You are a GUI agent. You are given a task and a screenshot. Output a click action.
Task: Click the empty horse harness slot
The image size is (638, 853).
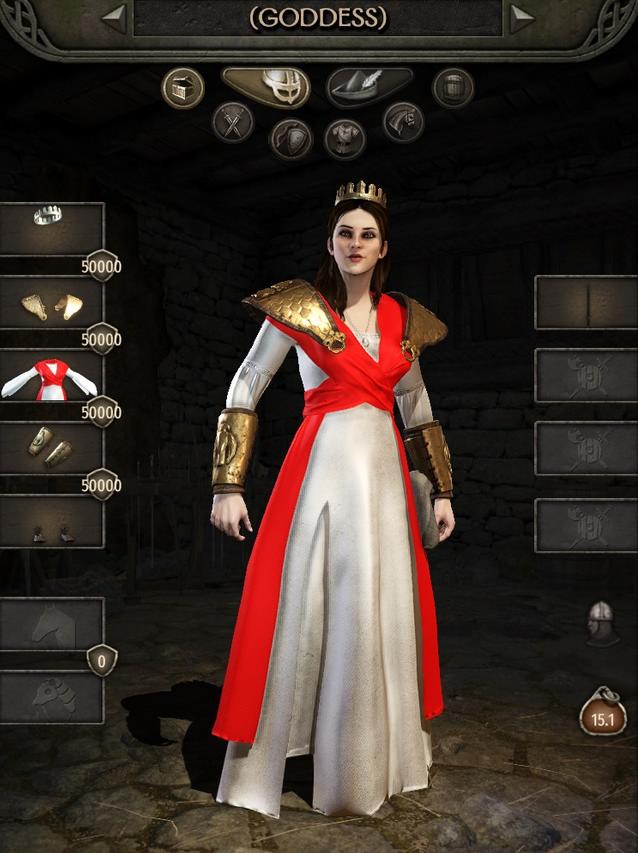pos(52,697)
